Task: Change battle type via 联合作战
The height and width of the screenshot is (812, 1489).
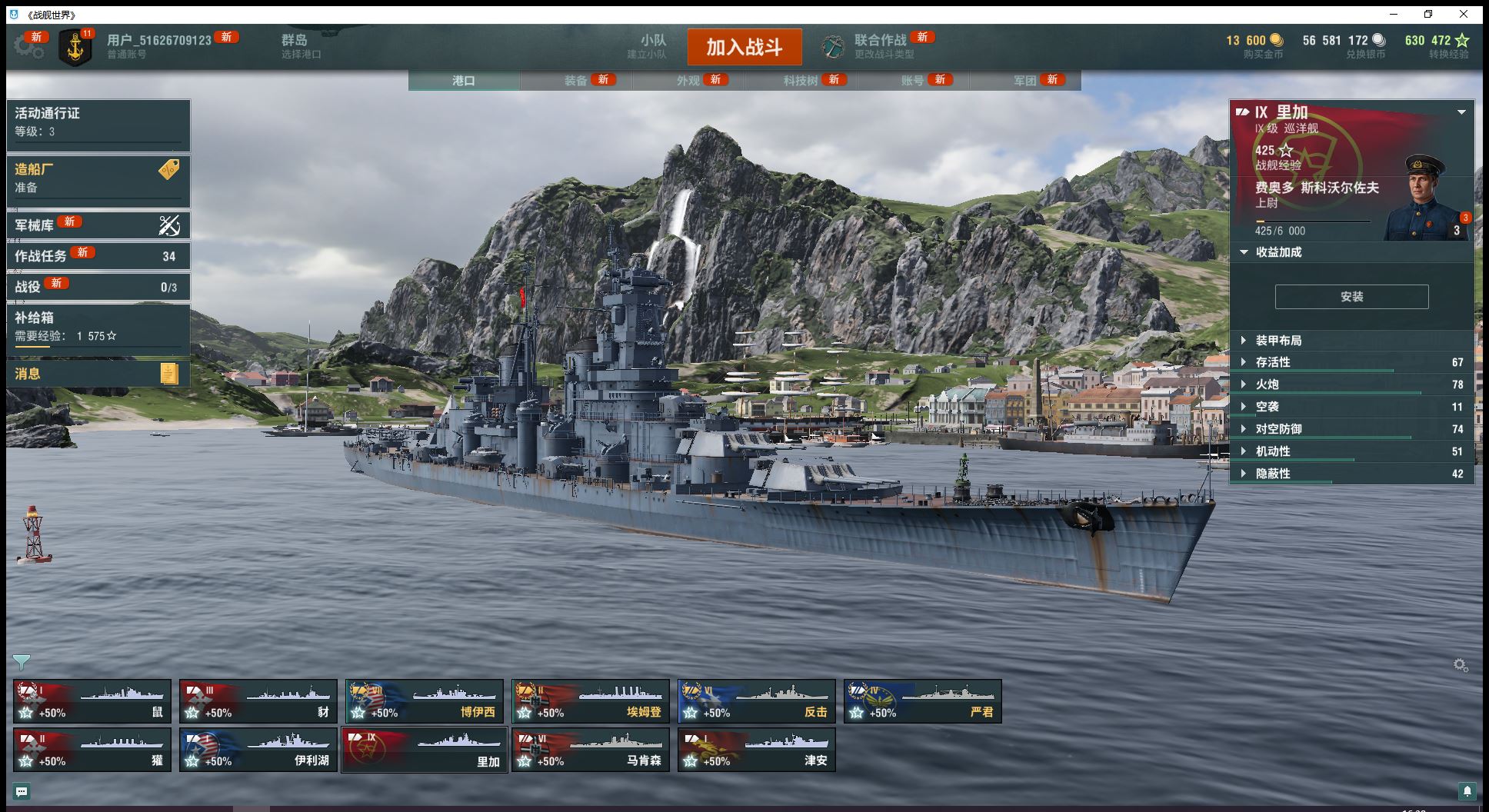Action: tap(881, 46)
